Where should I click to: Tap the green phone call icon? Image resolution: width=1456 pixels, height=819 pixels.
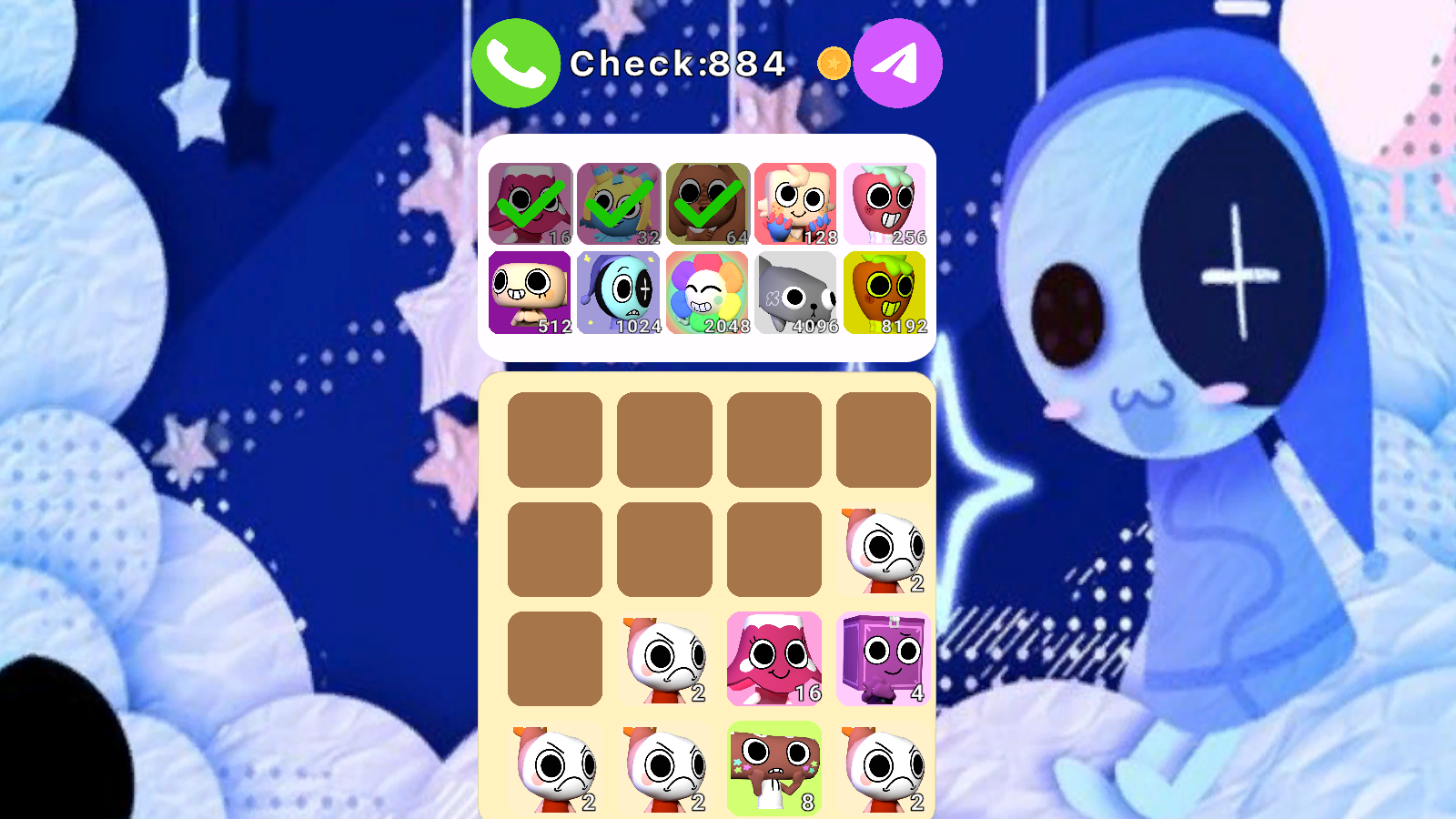point(515,63)
